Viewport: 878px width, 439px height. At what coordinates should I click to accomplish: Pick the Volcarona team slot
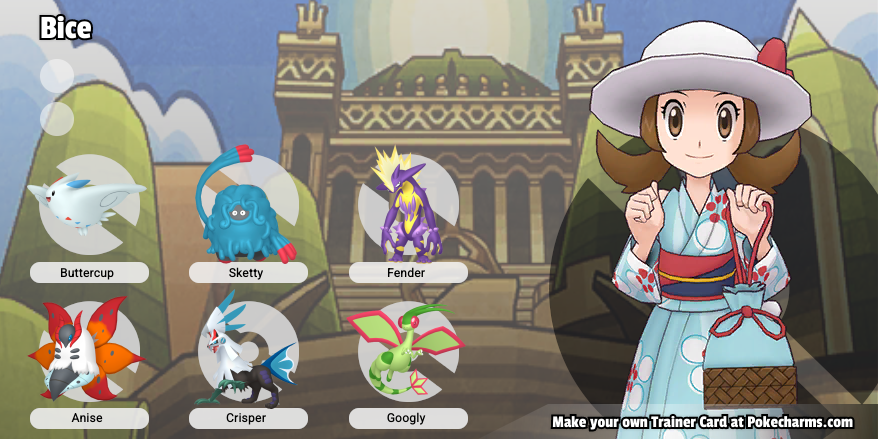click(x=88, y=352)
